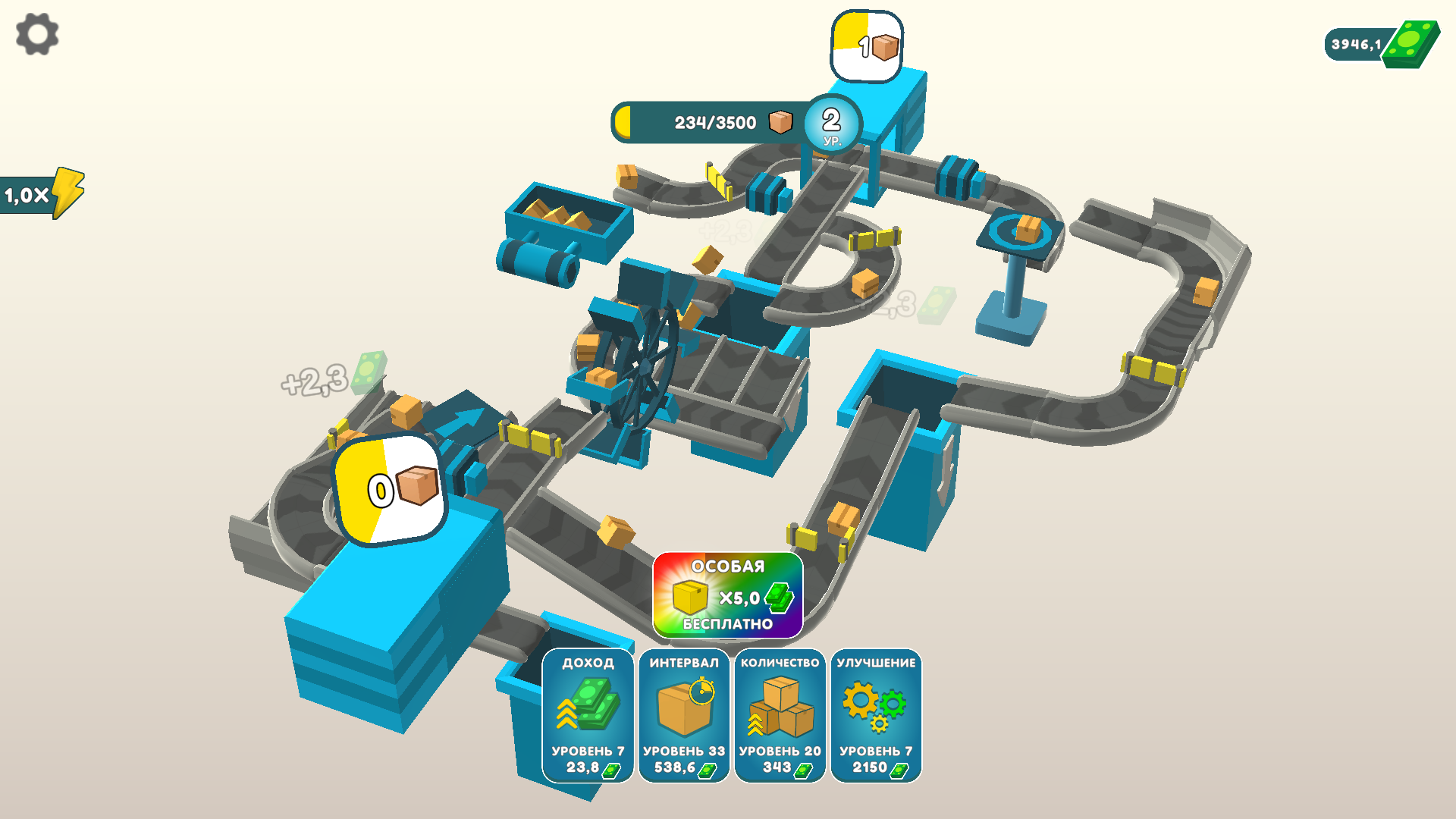Expand the 234/3500 progress bar details
Viewport: 1456px width, 819px height.
pos(709,120)
